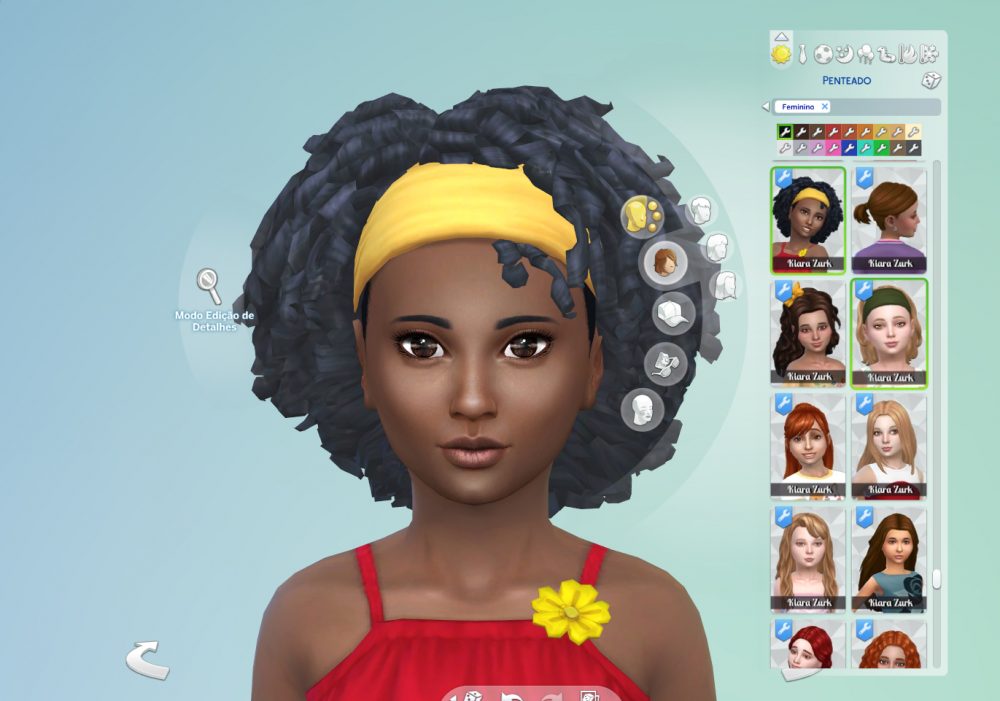Open the hats category cap icon
This screenshot has width=1000, height=701.
(671, 313)
